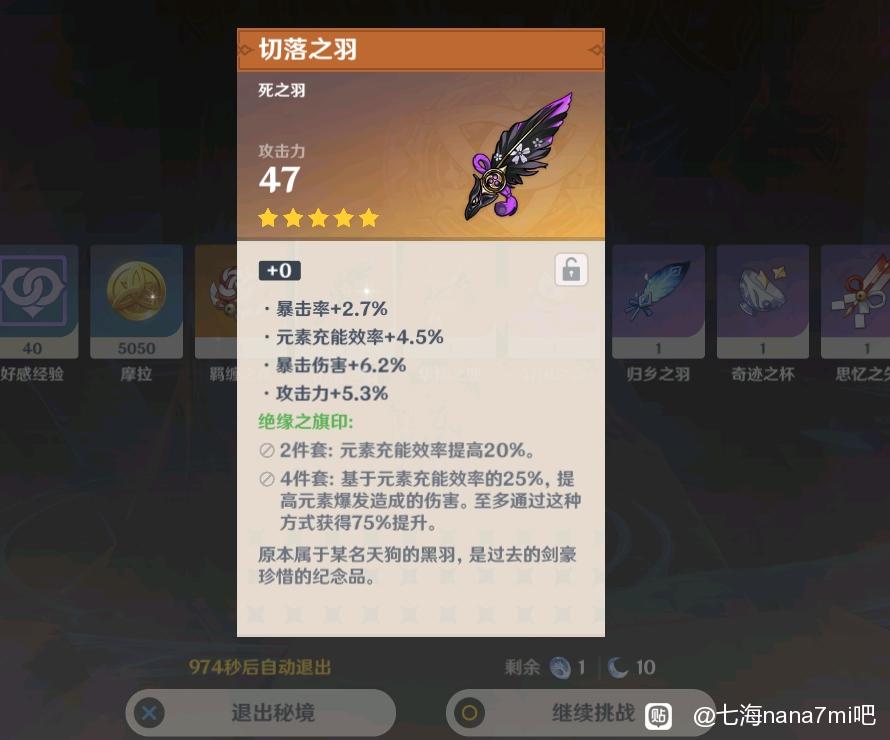Toggle the lock icon on the artifact
The width and height of the screenshot is (890, 740).
point(571,270)
